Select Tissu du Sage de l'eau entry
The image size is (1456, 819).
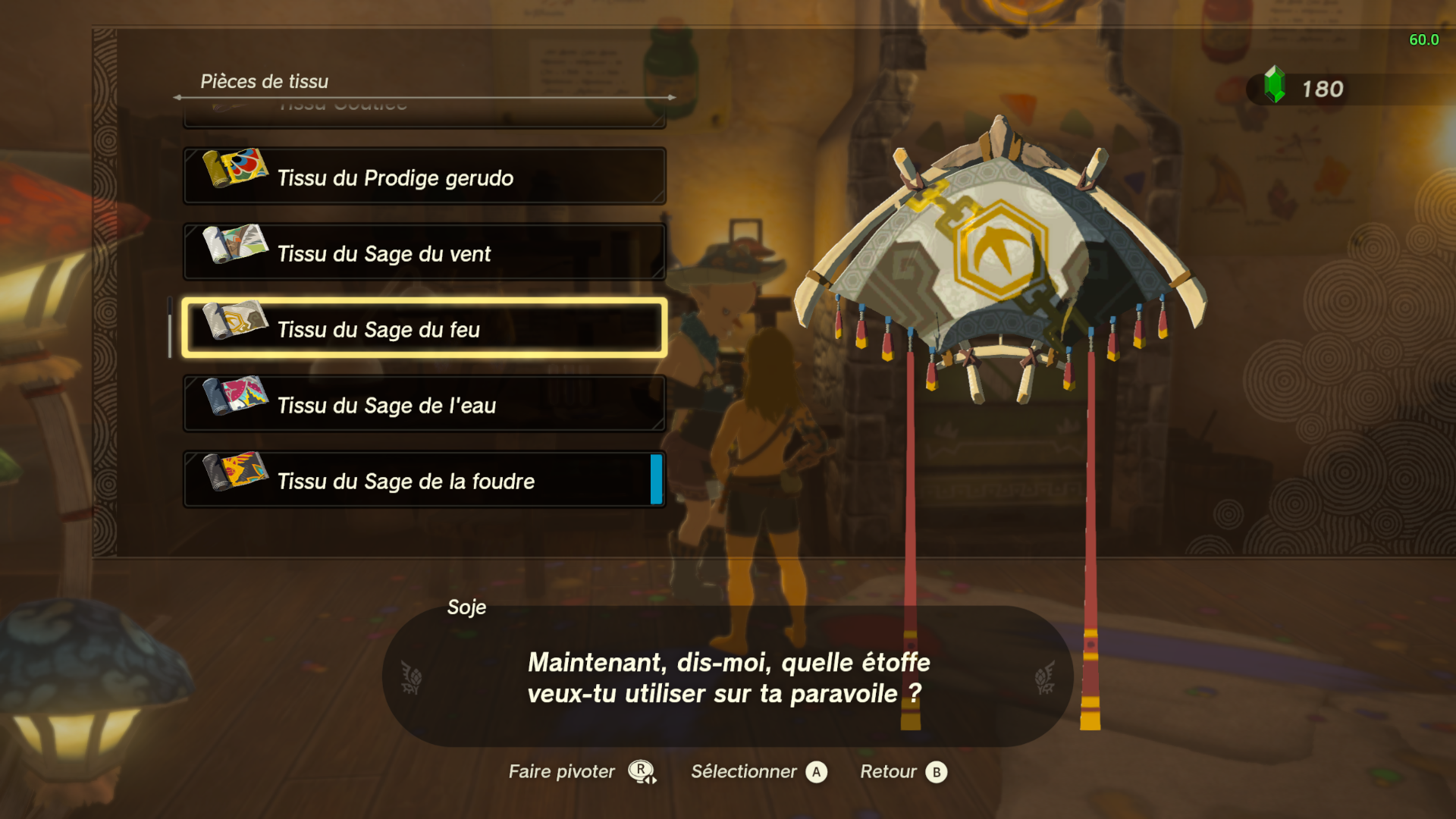pos(425,404)
